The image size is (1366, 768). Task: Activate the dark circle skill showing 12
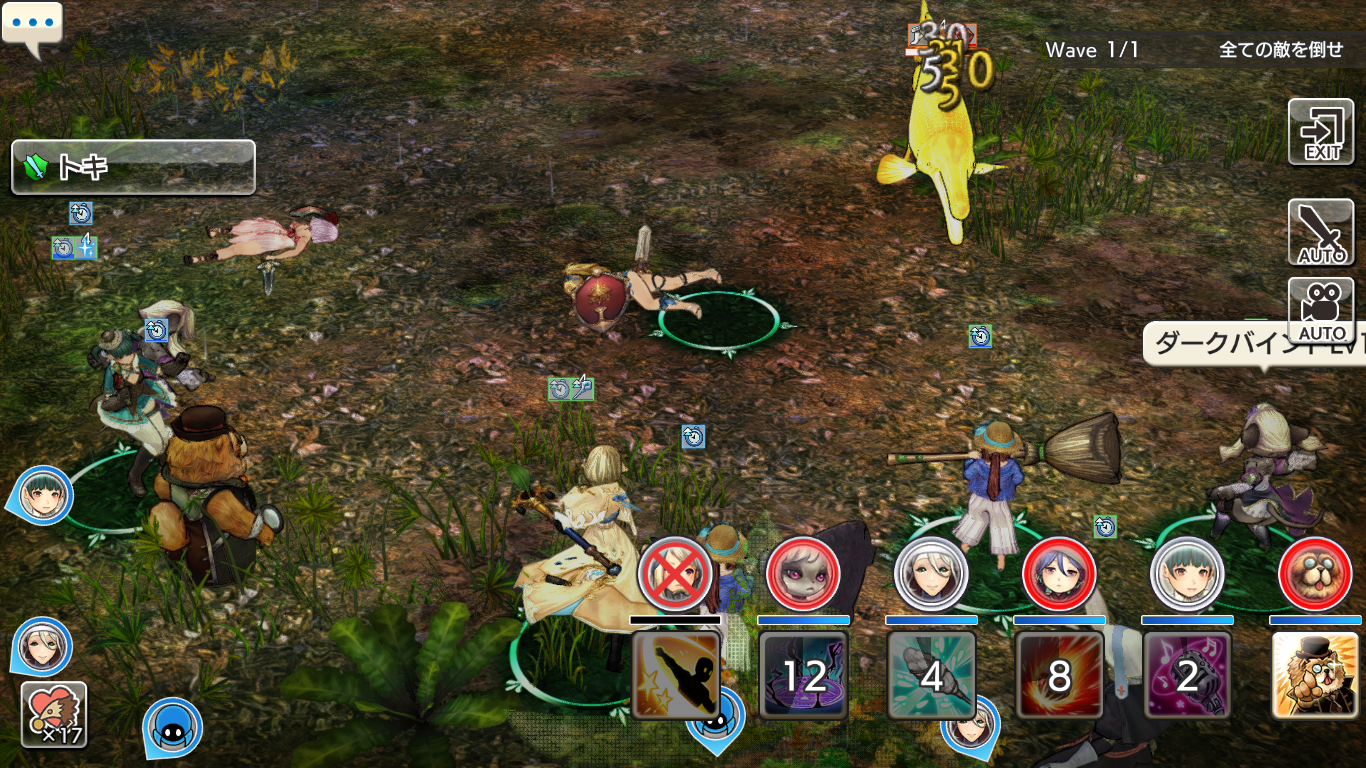(803, 675)
